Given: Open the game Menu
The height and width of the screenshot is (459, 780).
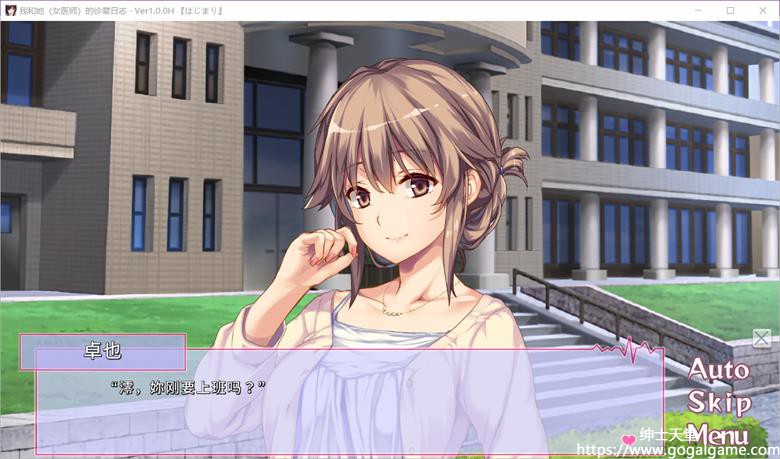Looking at the screenshot, I should click(720, 436).
